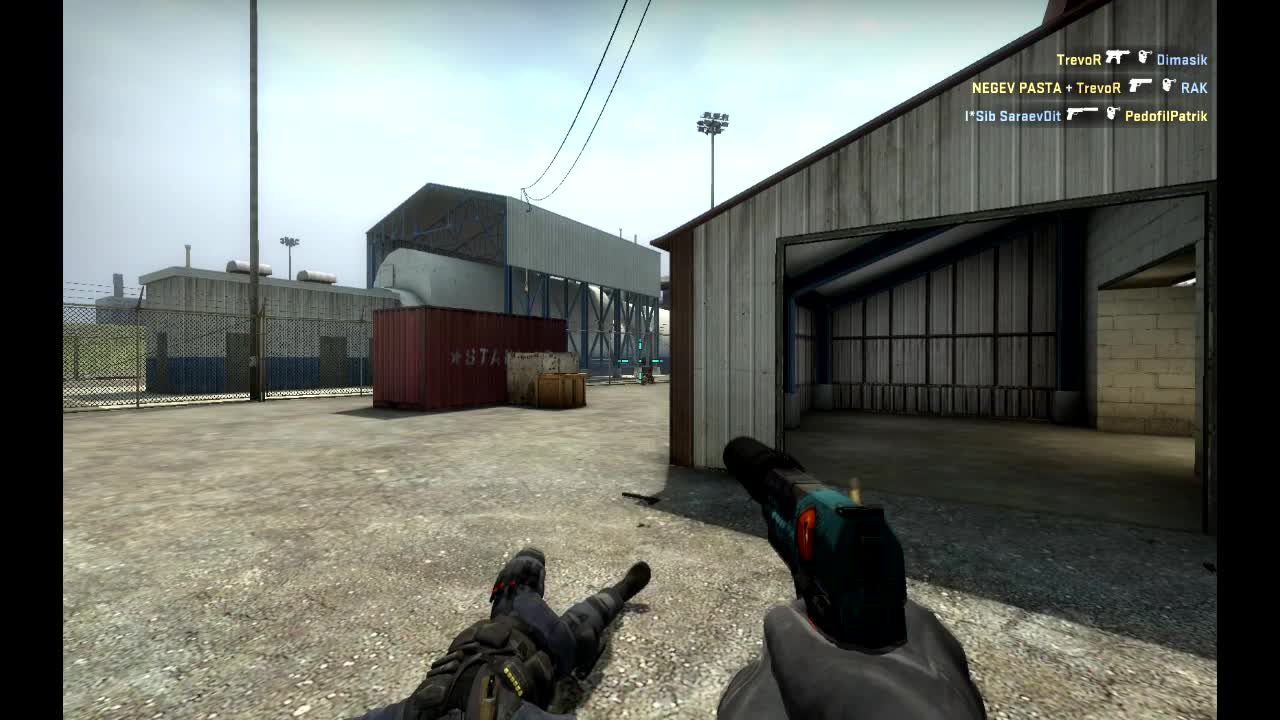Click the headshot skull icon beside RAK
The width and height of the screenshot is (1280, 720).
pos(1167,87)
